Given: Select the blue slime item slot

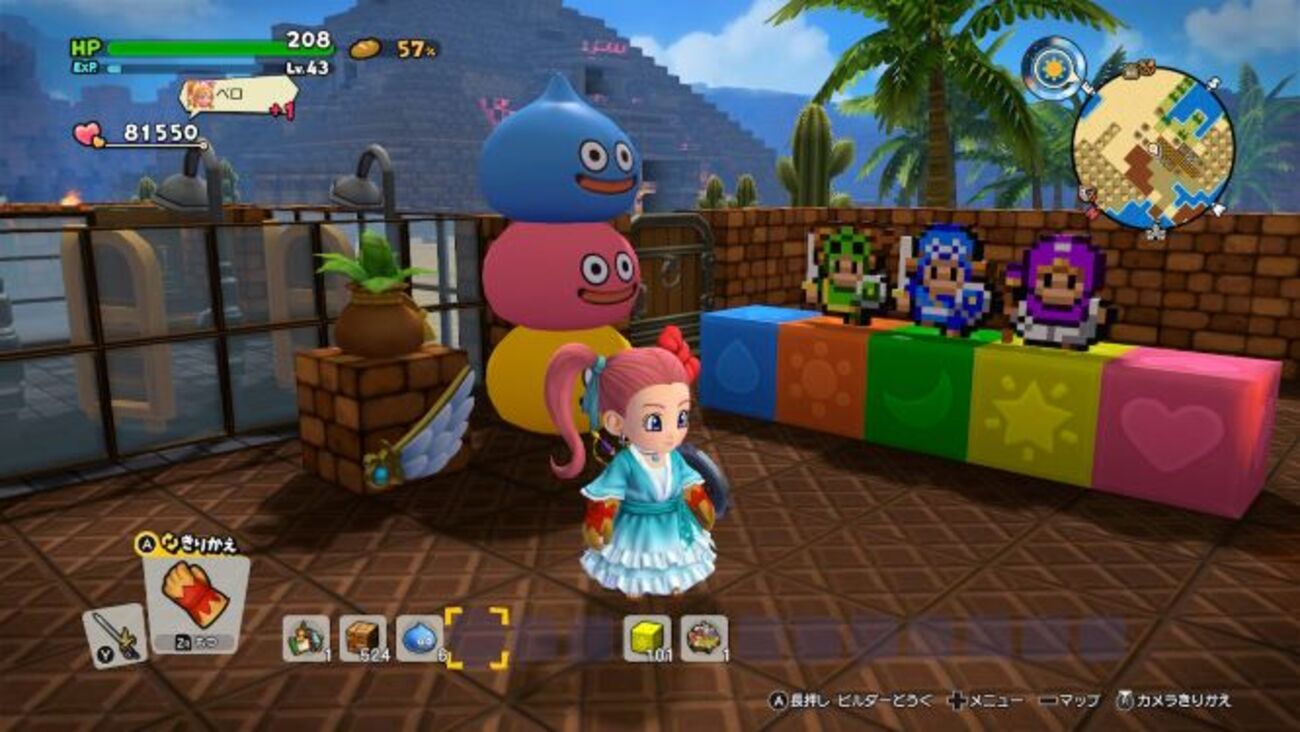Looking at the screenshot, I should click(x=419, y=637).
